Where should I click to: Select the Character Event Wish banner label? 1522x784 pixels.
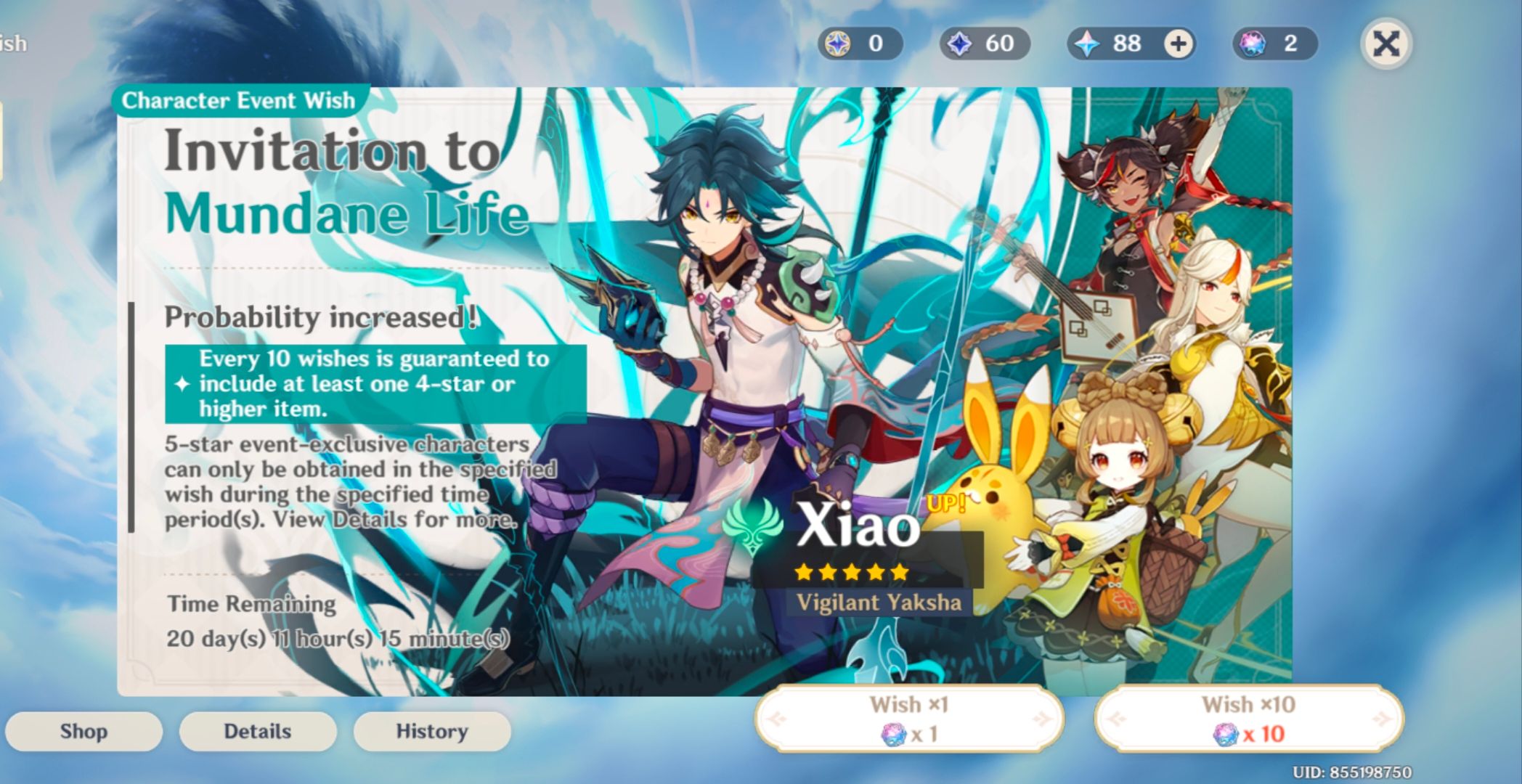click(x=240, y=100)
